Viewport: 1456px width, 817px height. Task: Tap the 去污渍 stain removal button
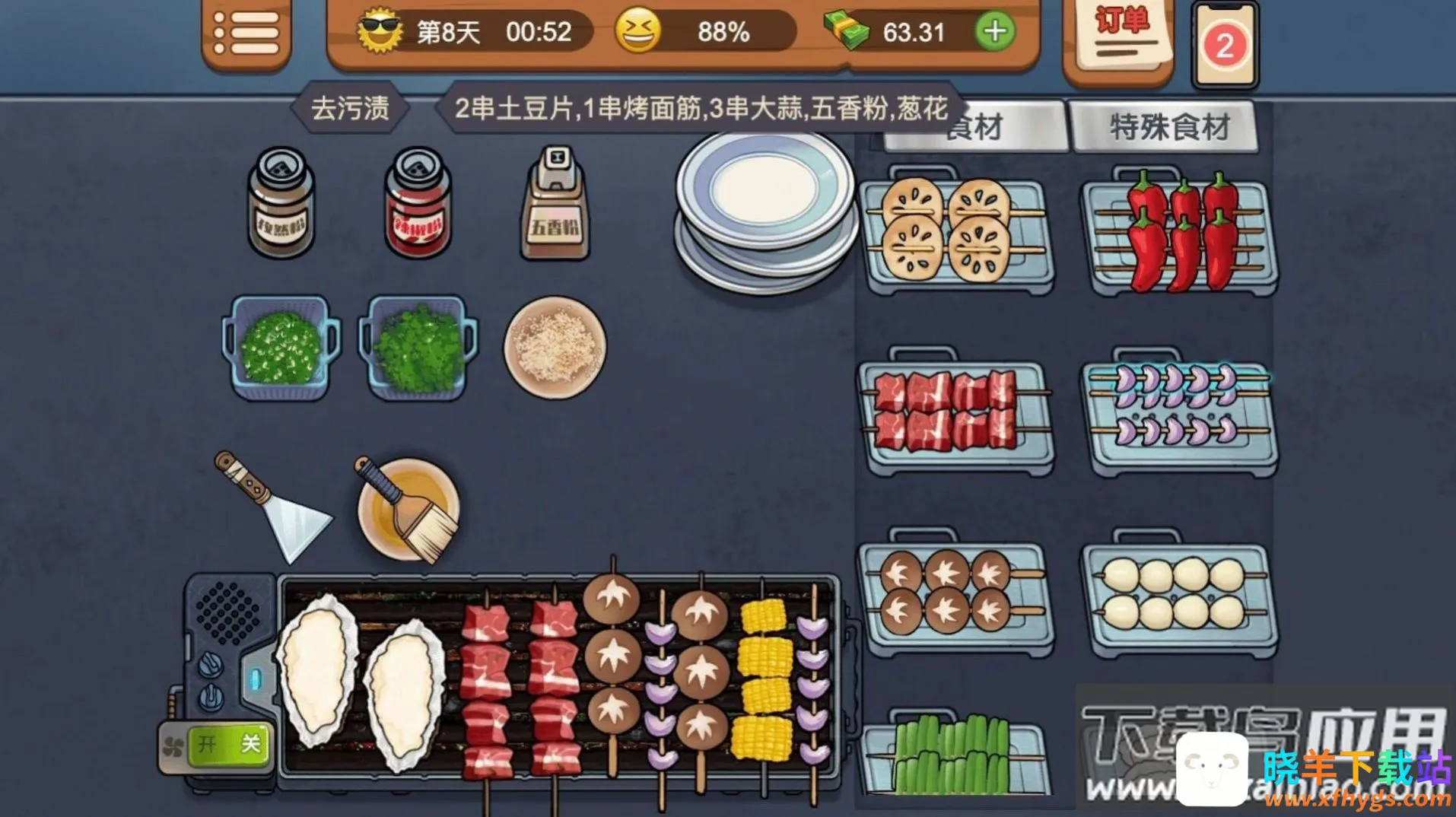point(350,108)
